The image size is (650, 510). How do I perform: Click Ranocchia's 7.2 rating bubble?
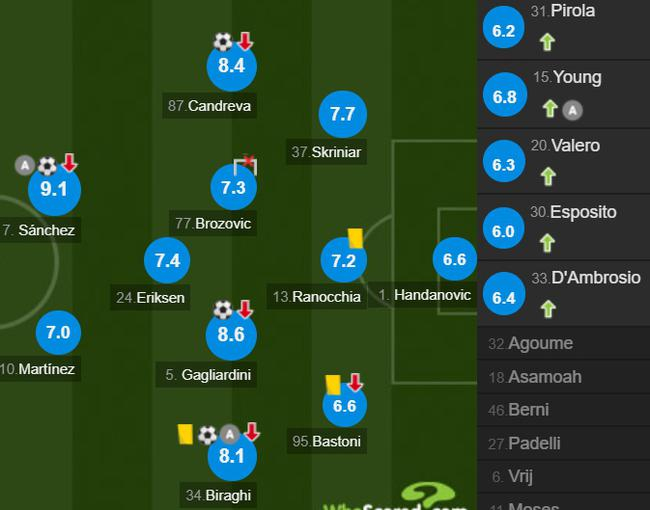[343, 261]
